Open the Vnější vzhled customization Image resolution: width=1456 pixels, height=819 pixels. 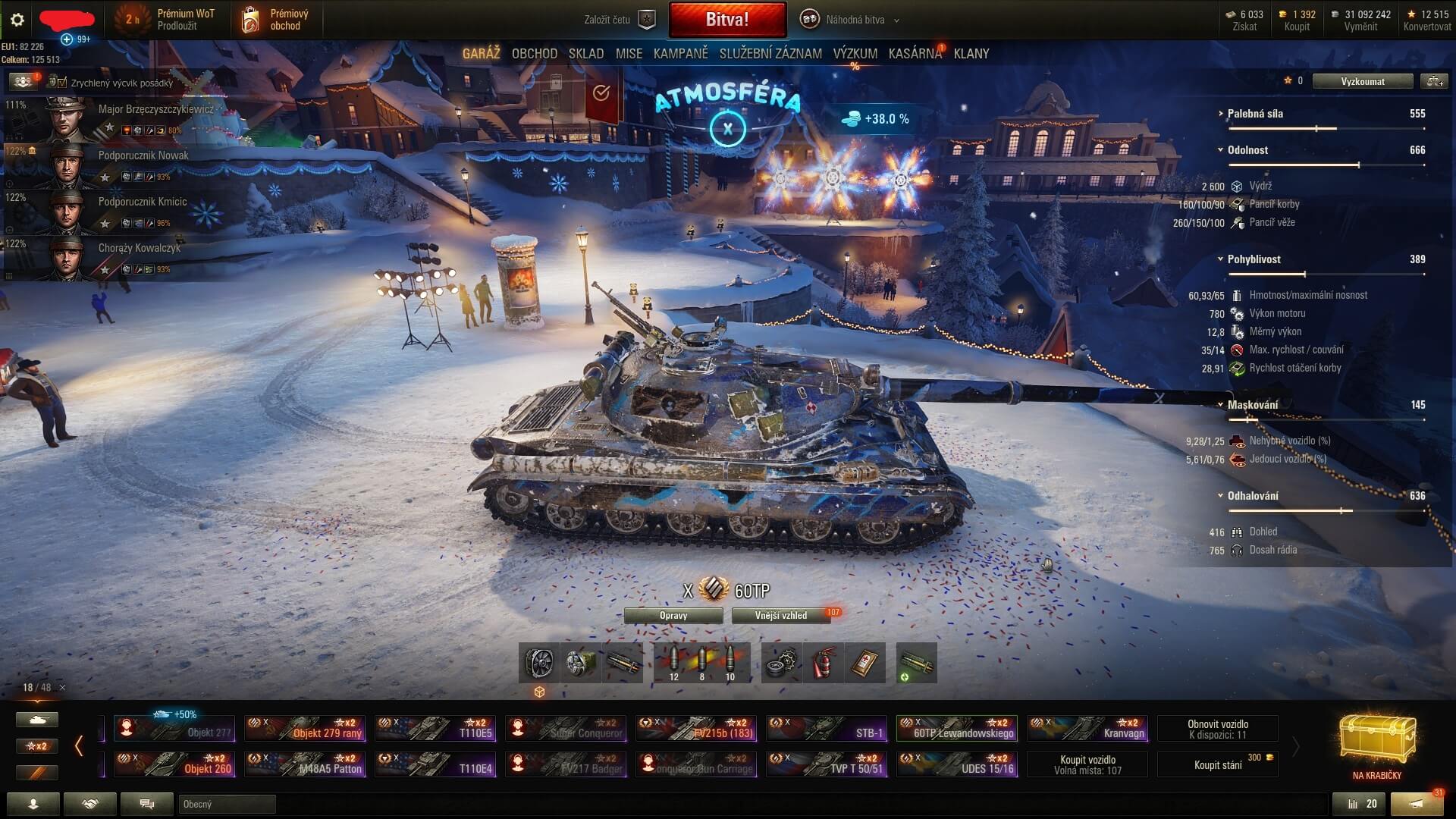pyautogui.click(x=781, y=616)
